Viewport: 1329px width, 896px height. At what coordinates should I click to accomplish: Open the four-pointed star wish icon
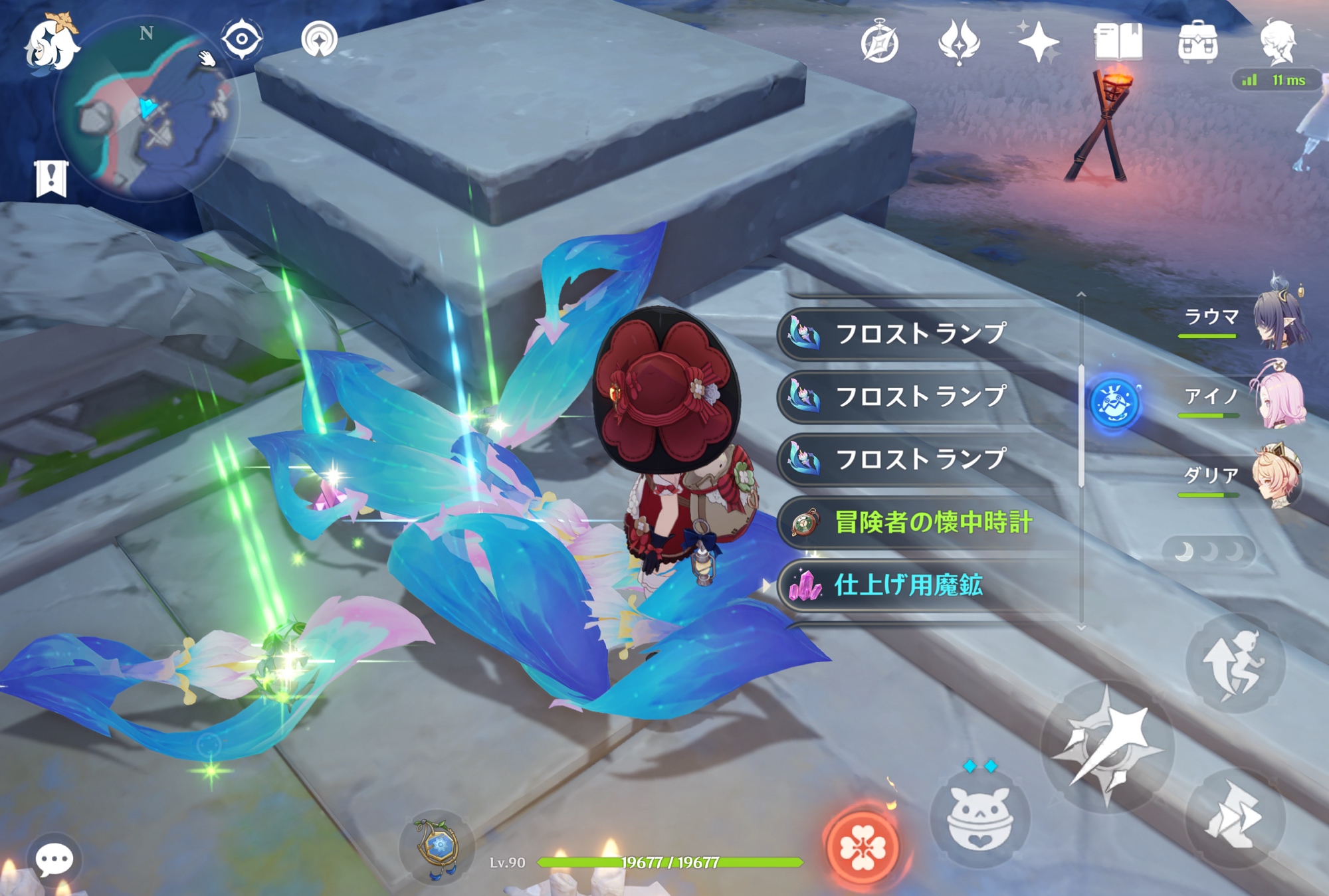(1038, 43)
